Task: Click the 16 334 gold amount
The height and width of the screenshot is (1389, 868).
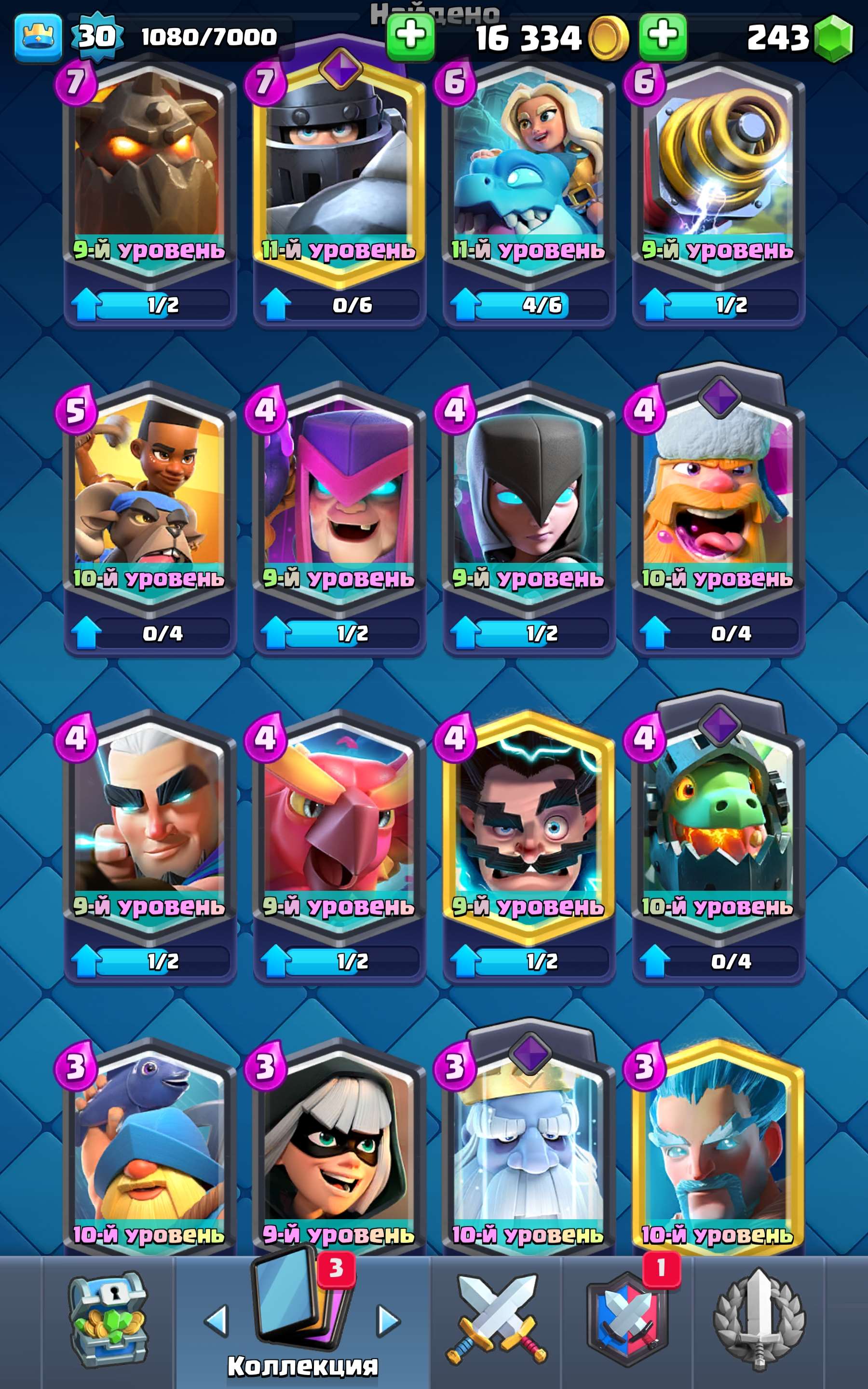Action: coord(528,37)
